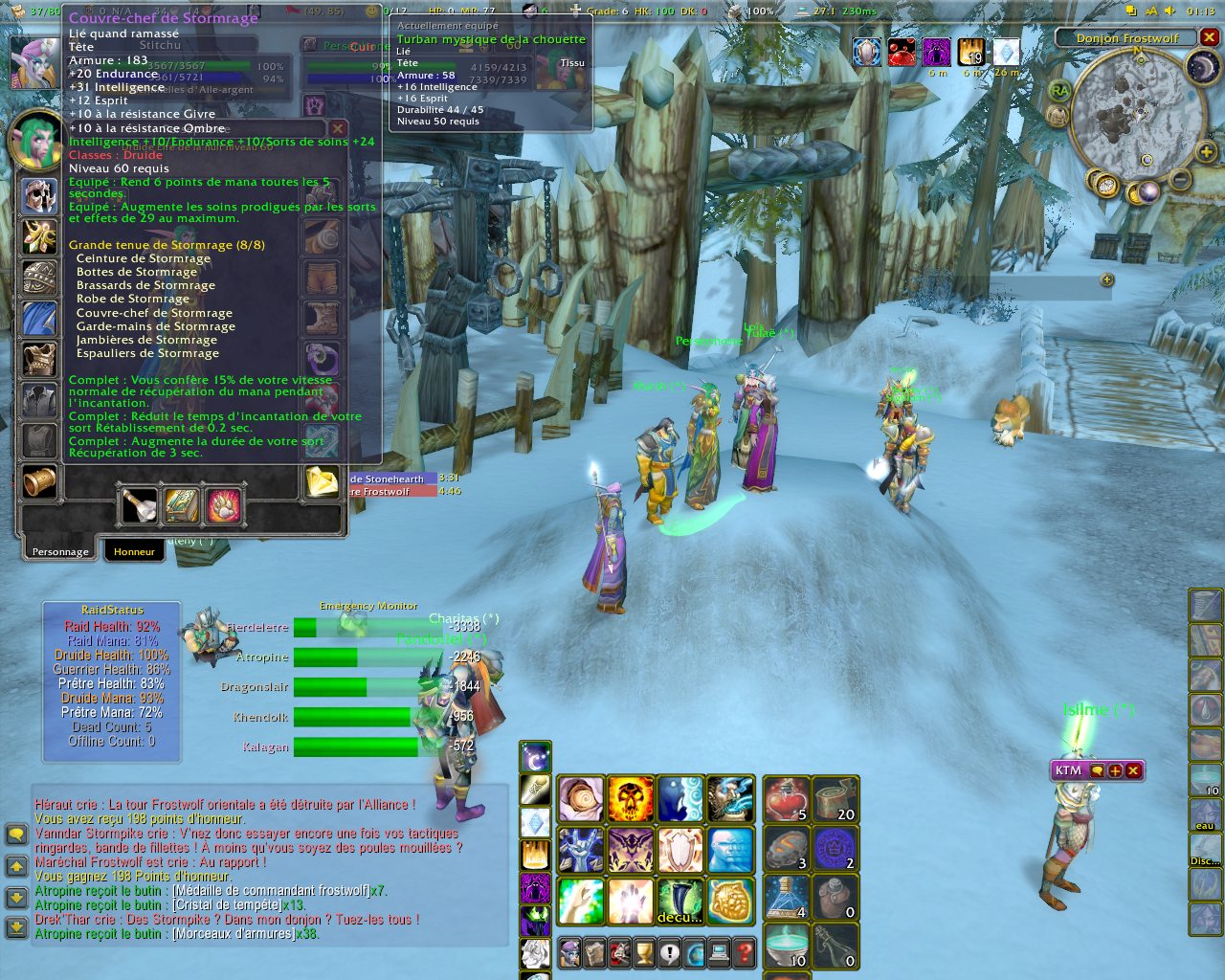Select the Personnage tab

pos(59,551)
